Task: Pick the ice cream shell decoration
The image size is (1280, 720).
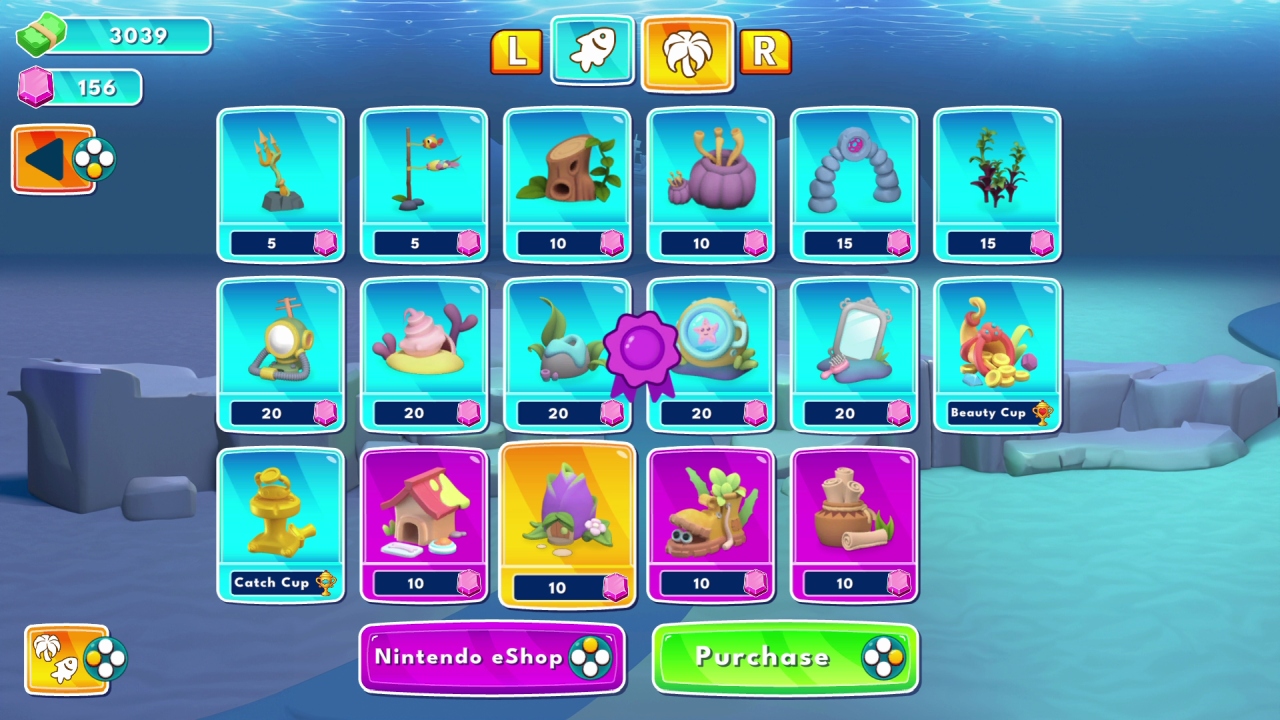Action: point(424,355)
